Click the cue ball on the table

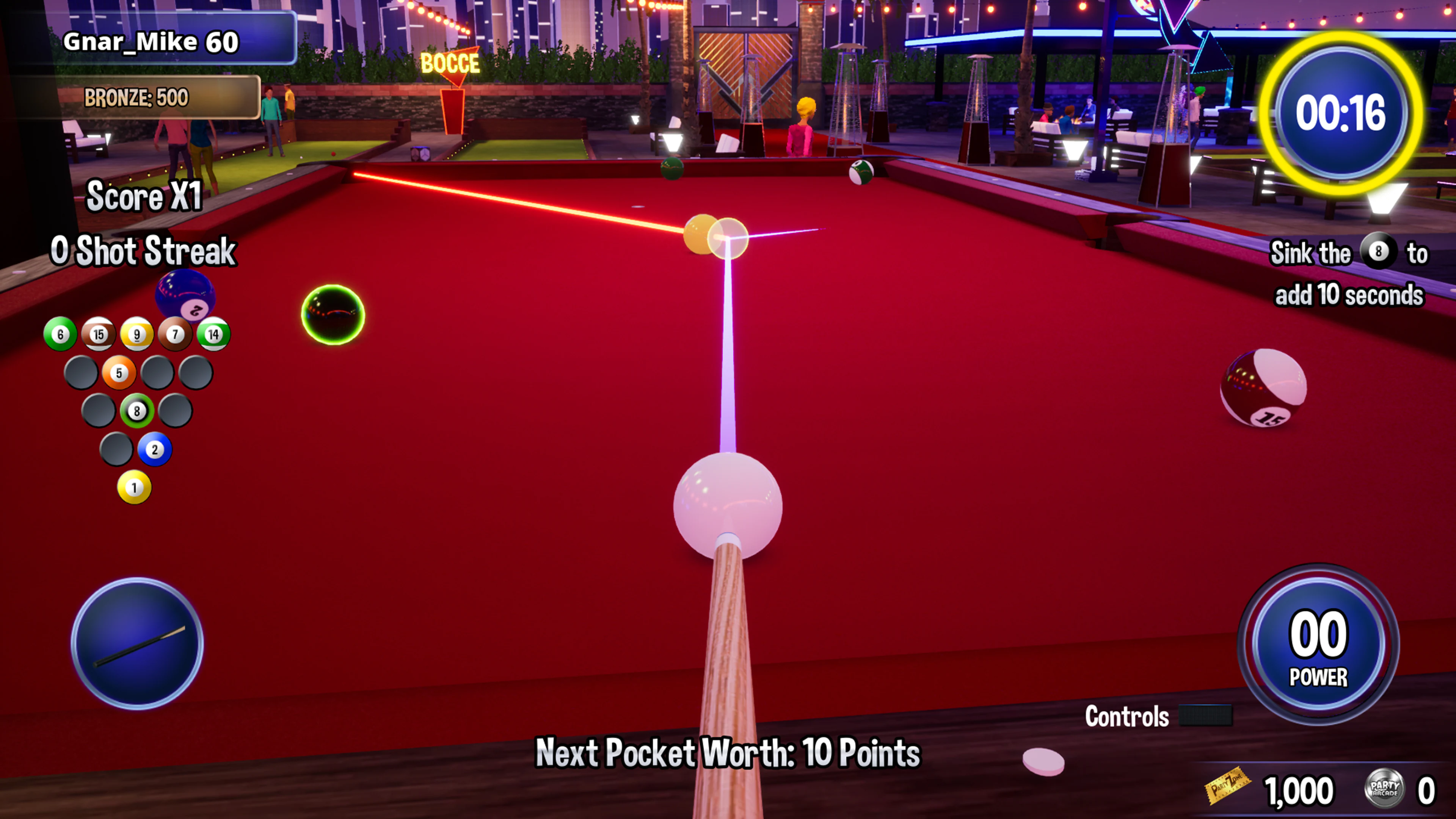728,504
